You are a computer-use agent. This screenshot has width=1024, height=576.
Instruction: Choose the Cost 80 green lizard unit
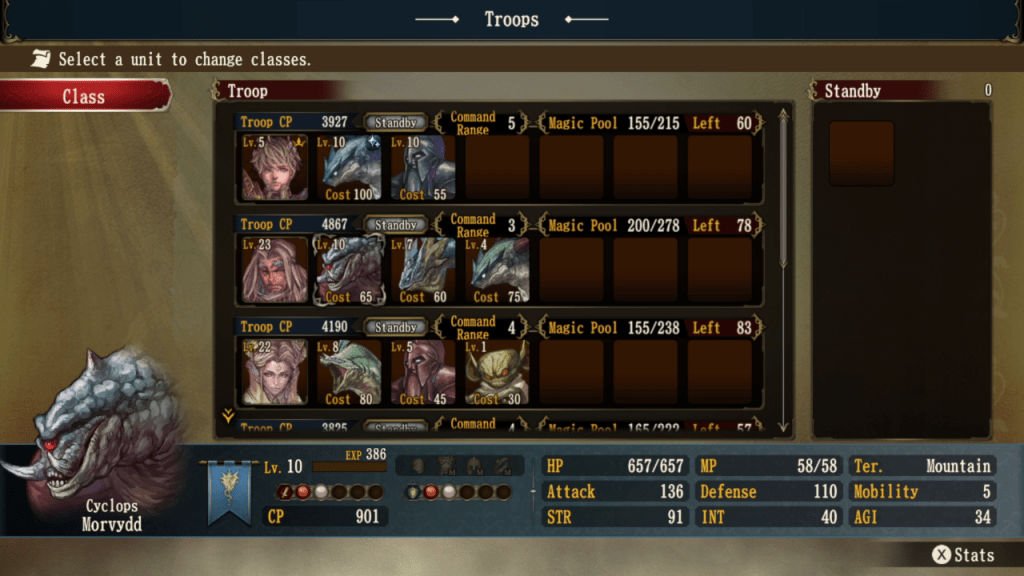349,373
